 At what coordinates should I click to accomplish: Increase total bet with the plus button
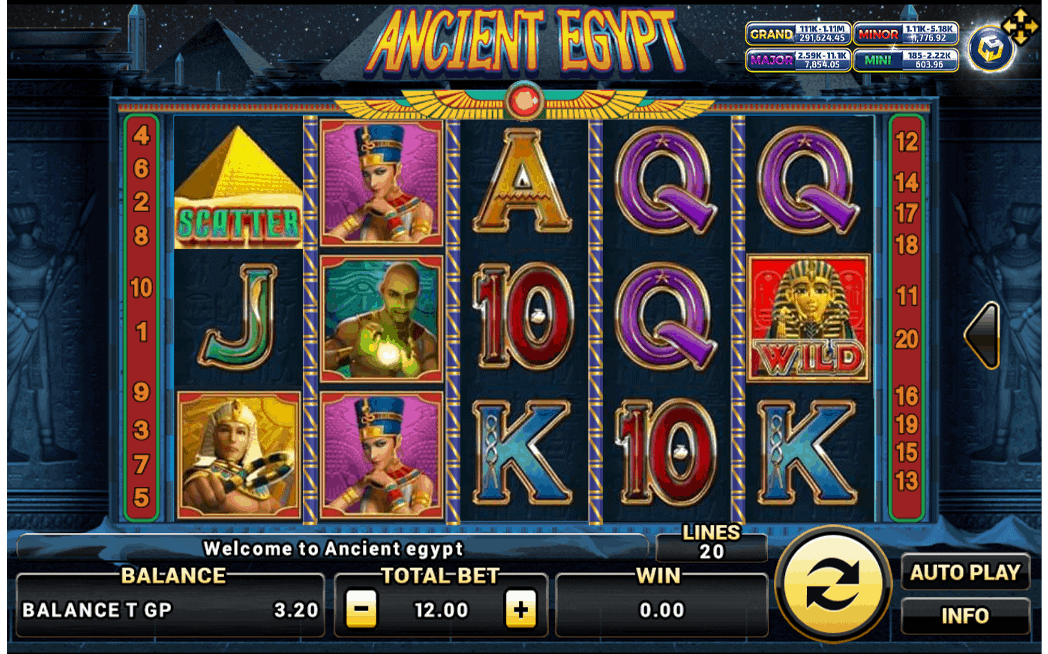coord(520,609)
